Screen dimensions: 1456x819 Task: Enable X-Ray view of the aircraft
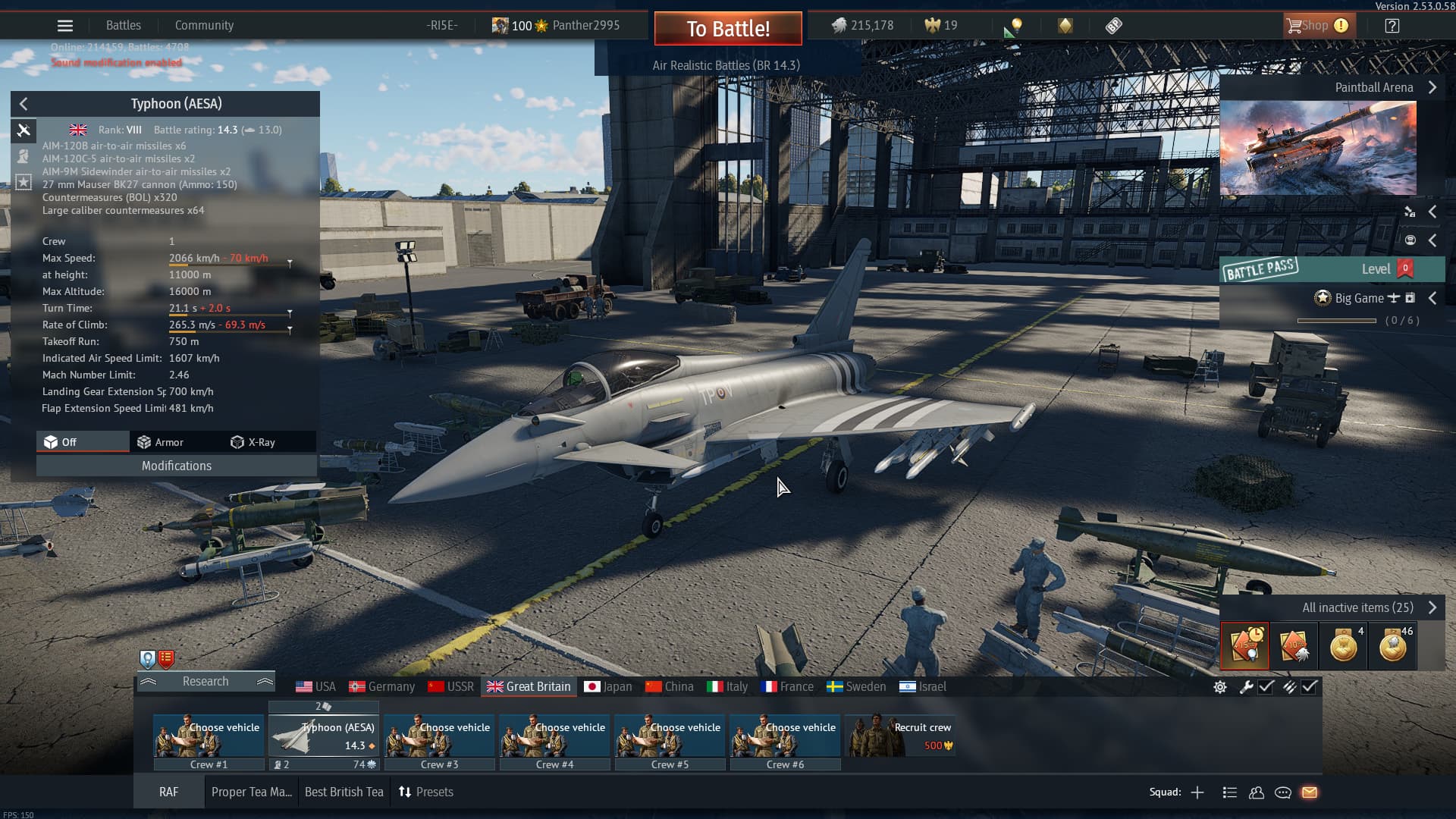[x=253, y=442]
